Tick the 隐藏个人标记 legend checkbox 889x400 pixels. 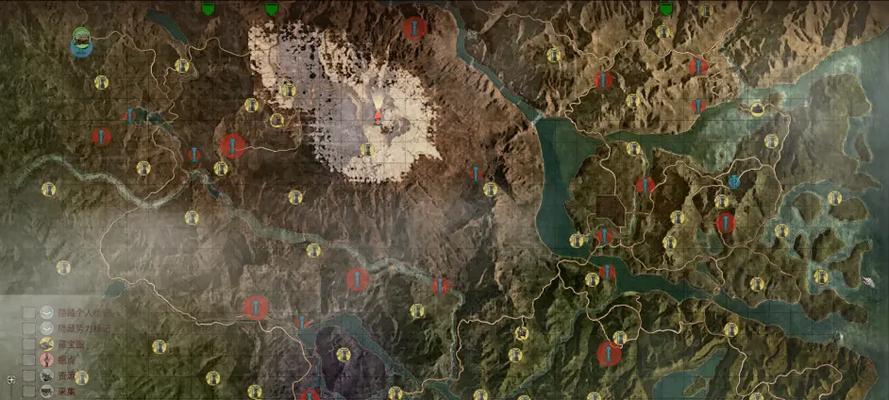(x=28, y=312)
